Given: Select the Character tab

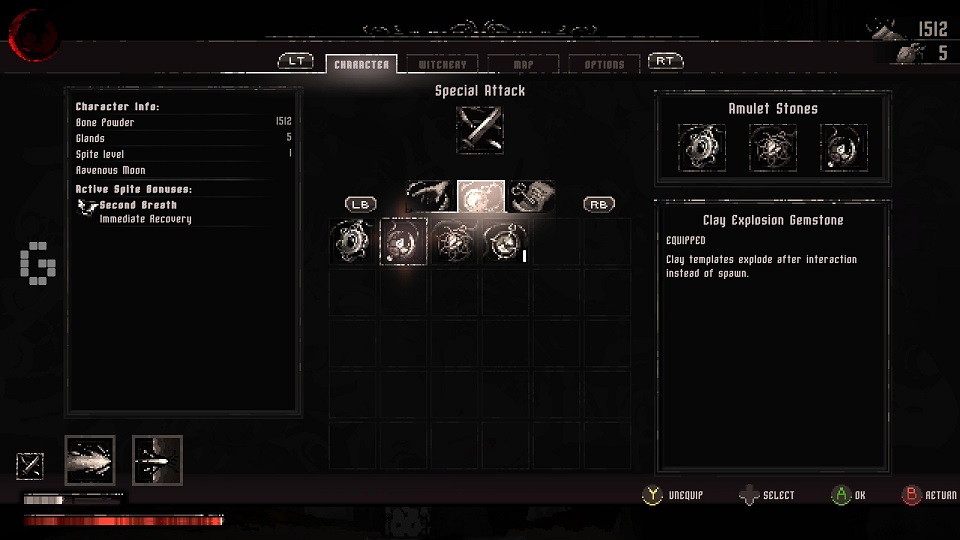Looking at the screenshot, I should coord(361,64).
